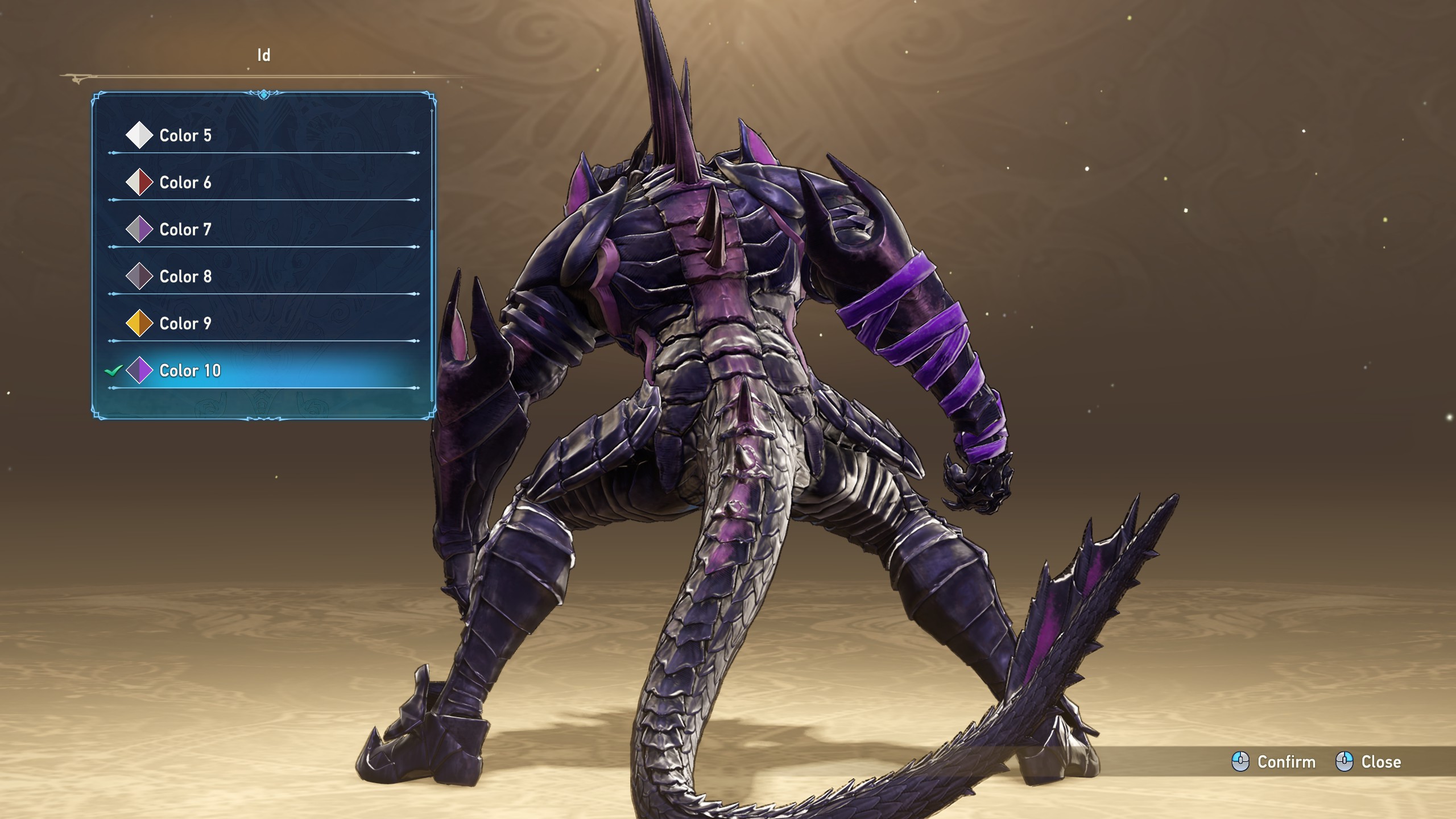
Task: Click the Confirm button
Action: (x=1274, y=762)
